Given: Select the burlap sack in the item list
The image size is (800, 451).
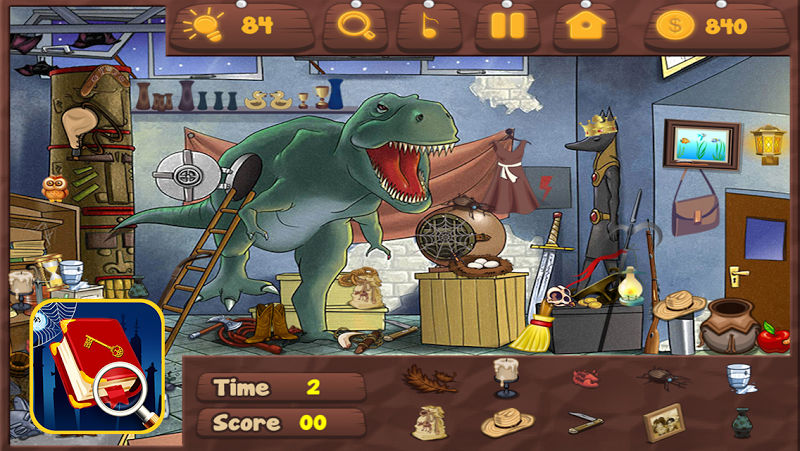Looking at the screenshot, I should [428, 422].
